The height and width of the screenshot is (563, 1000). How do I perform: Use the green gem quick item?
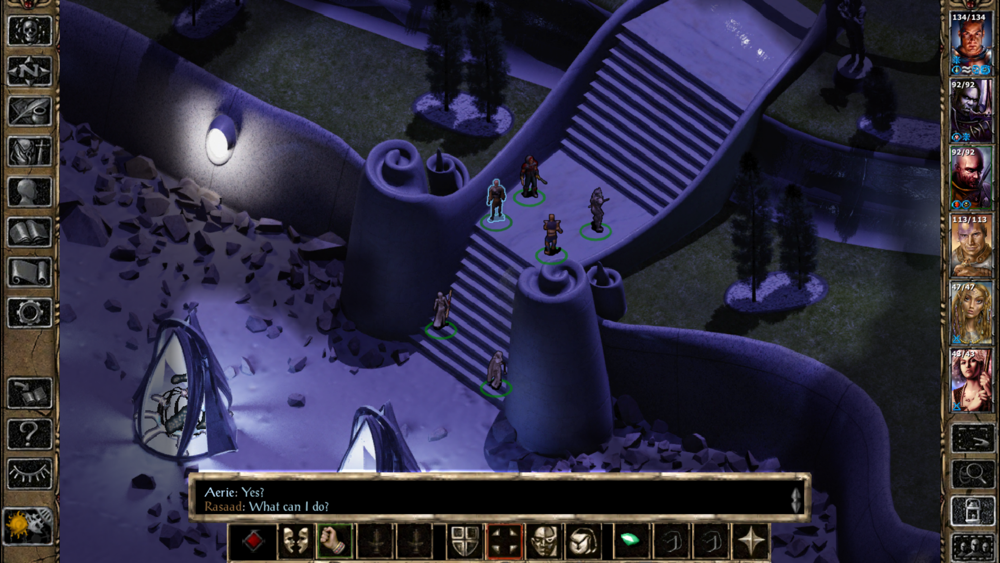(630, 541)
